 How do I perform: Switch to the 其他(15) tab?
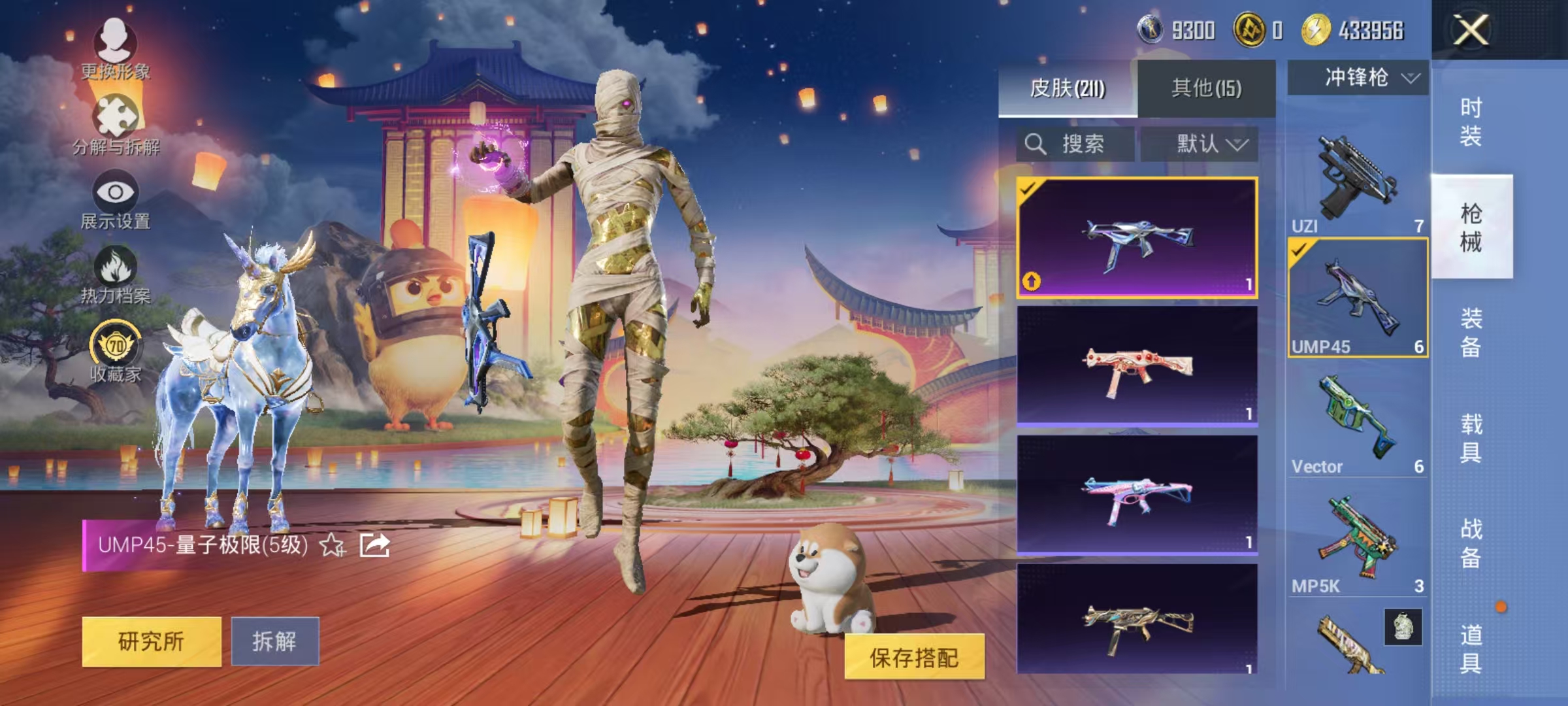(1207, 89)
